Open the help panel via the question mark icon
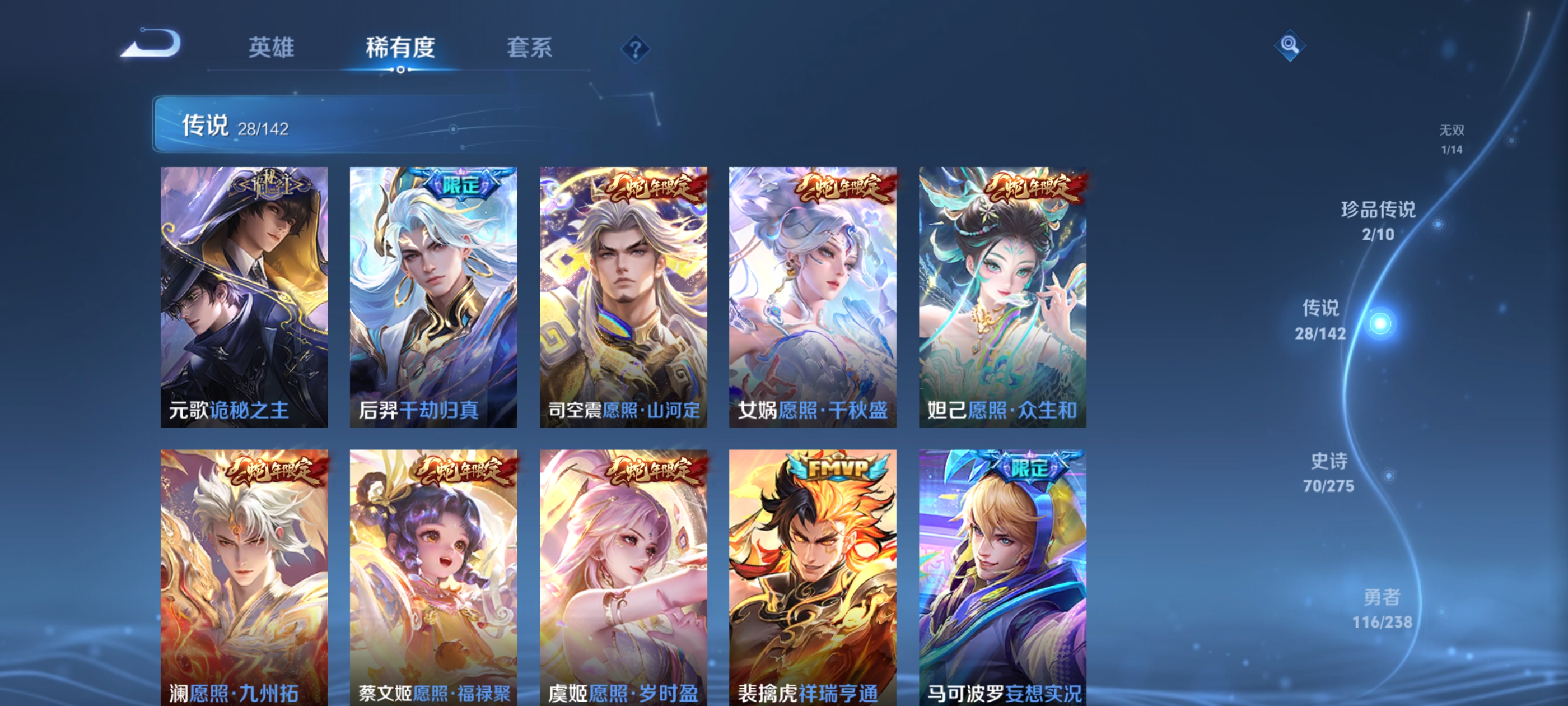 pos(636,48)
